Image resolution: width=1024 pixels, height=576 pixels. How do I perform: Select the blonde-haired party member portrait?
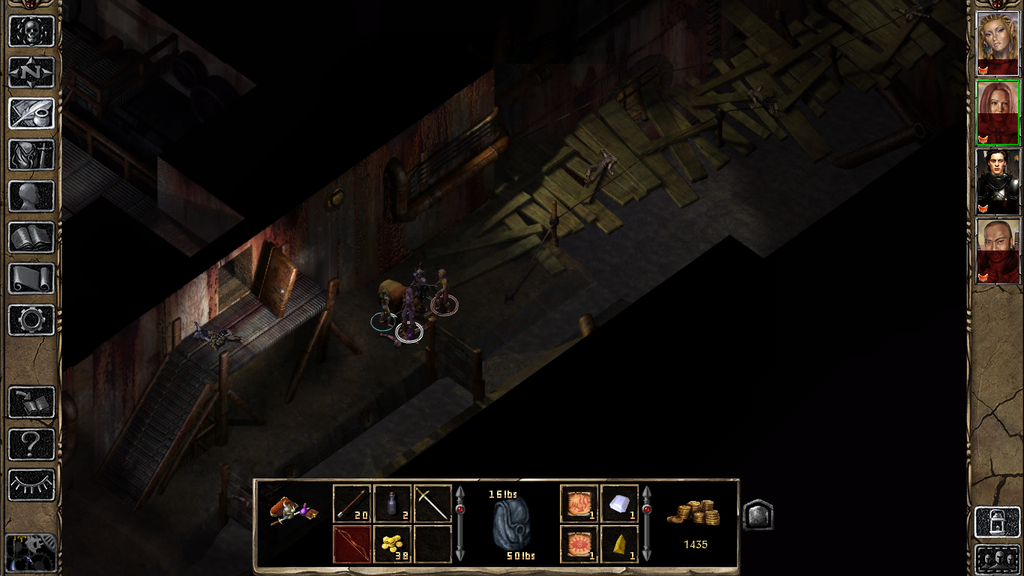point(997,43)
